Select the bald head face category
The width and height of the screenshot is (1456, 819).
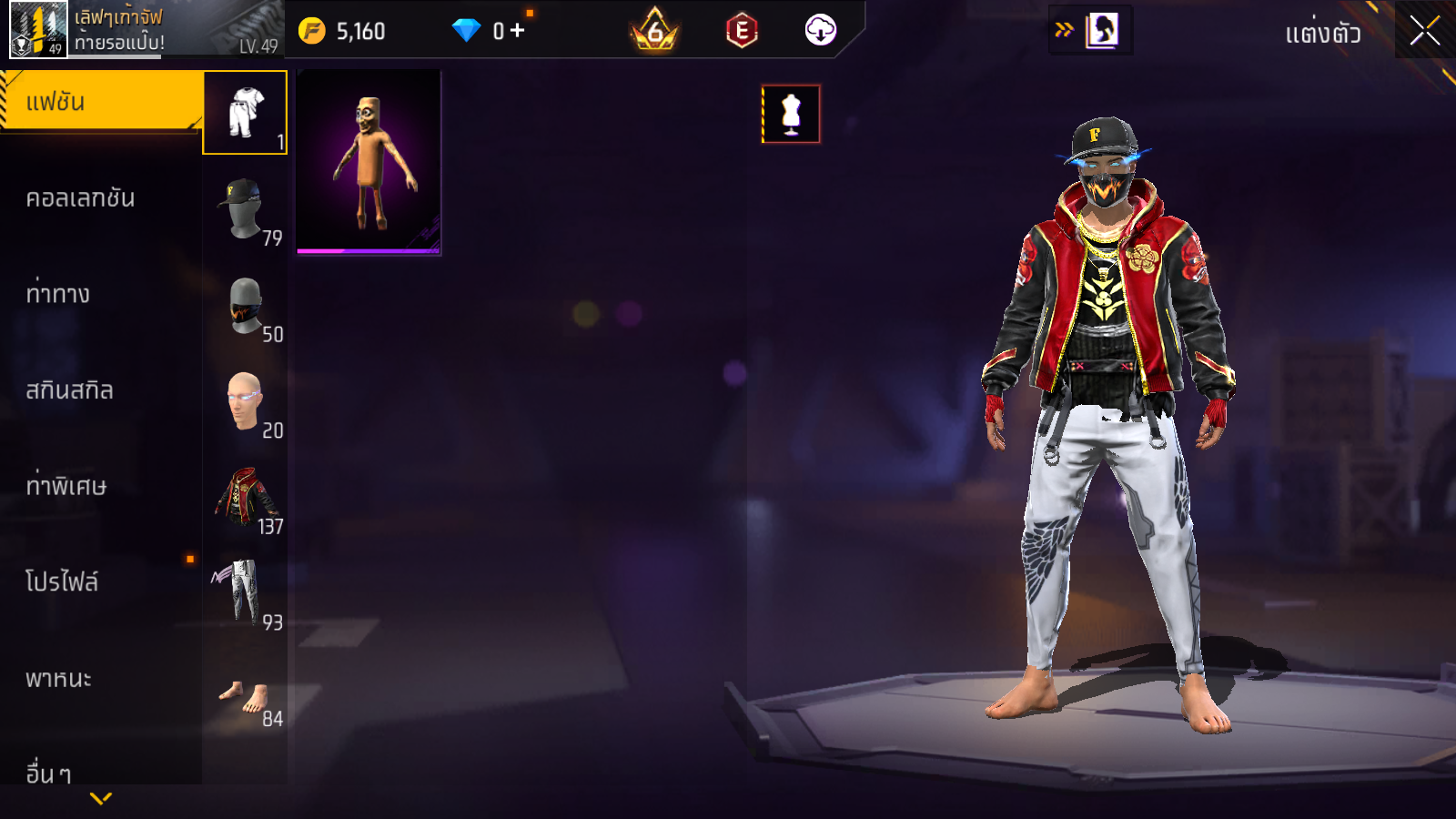click(x=245, y=401)
